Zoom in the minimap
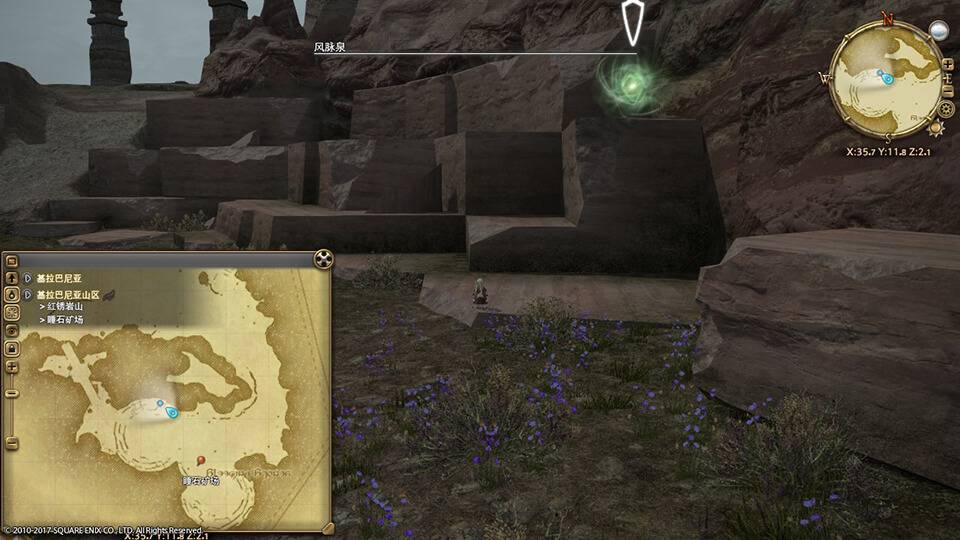Screen dimensions: 960x540 click(947, 65)
